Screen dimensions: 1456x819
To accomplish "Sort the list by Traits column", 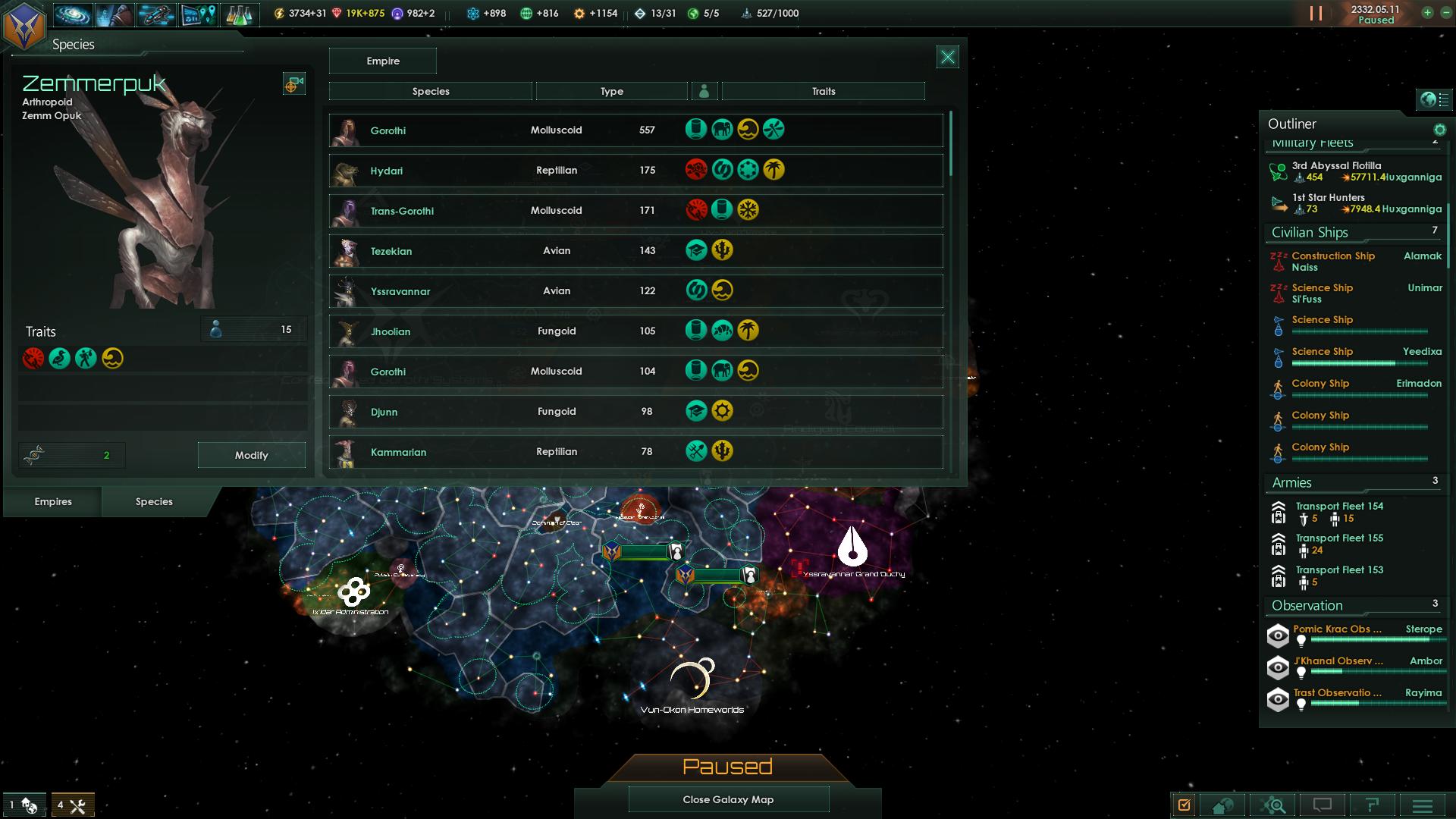I will click(823, 91).
